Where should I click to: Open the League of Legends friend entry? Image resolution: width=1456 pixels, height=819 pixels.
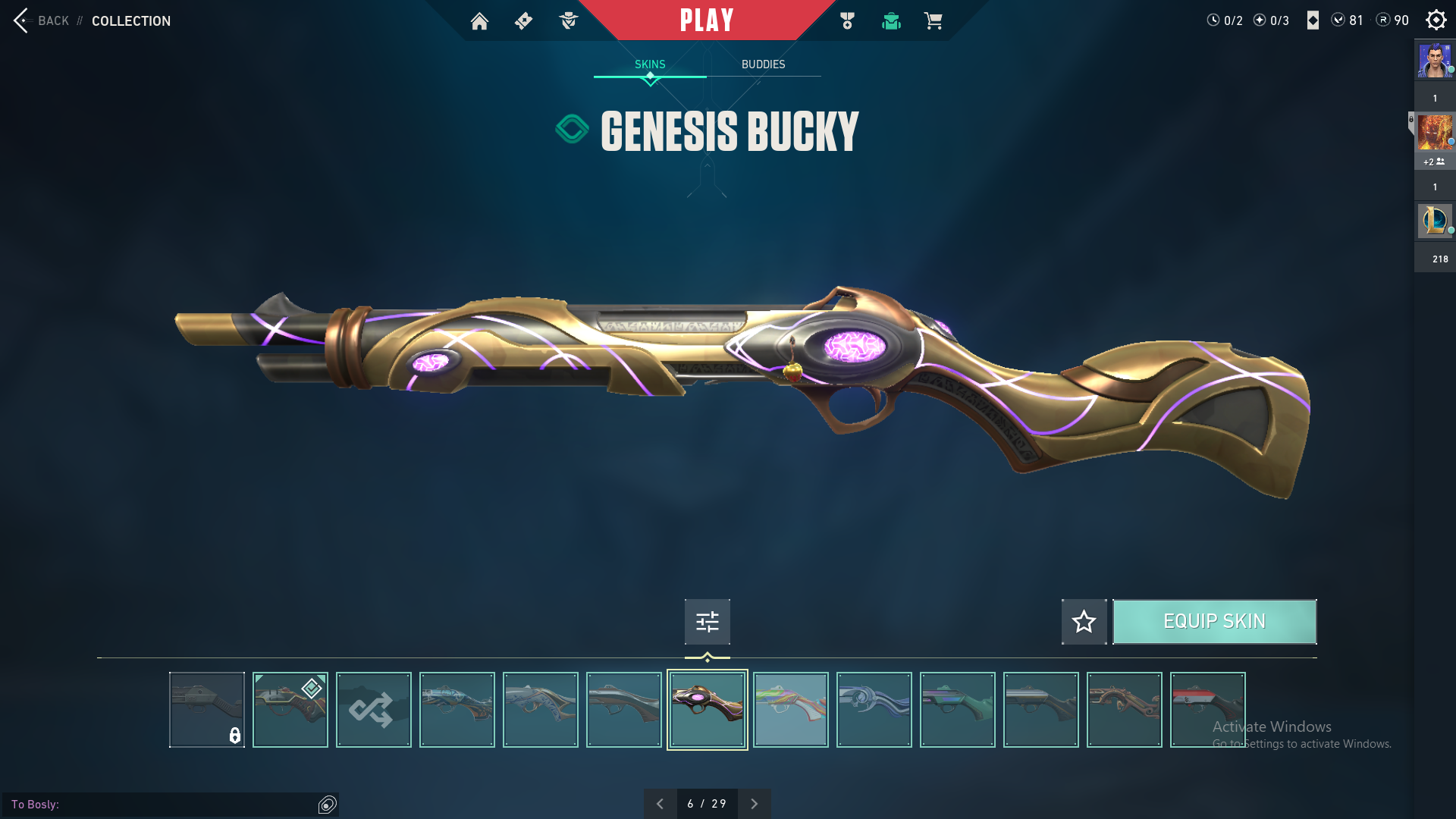[x=1435, y=221]
